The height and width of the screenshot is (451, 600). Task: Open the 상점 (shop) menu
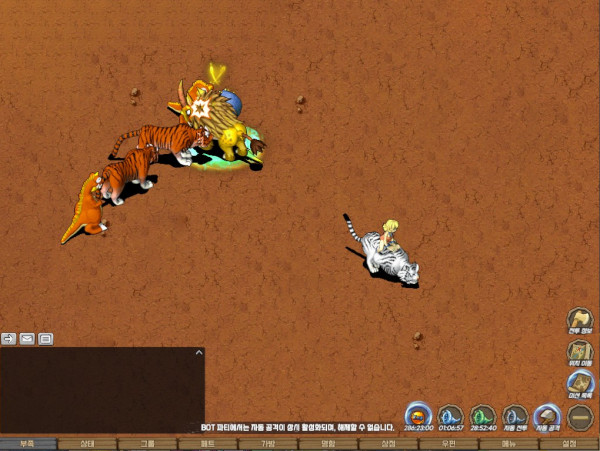coord(388,443)
